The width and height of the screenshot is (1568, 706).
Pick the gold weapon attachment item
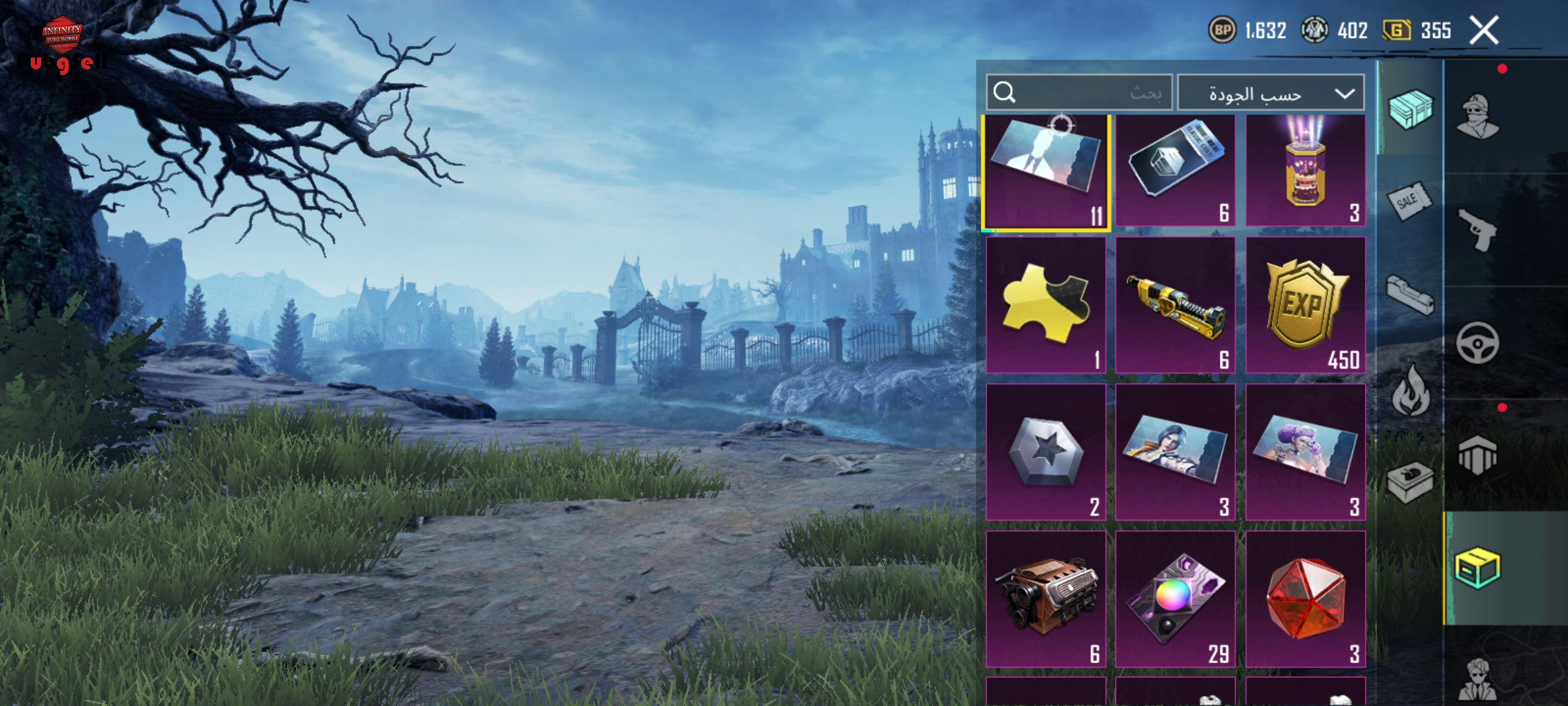click(x=1175, y=305)
